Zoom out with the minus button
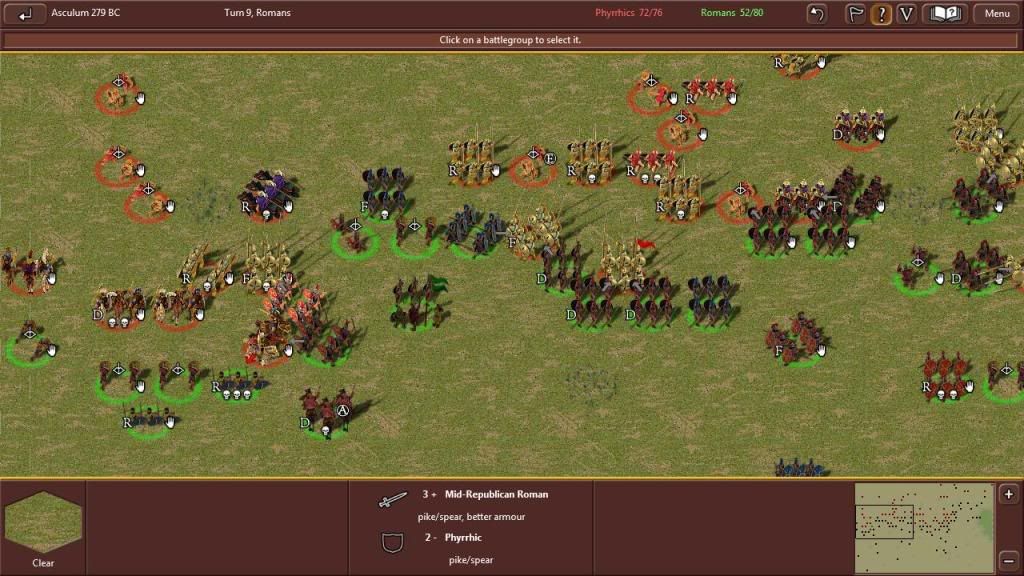Screen dimensions: 1024x576 pyautogui.click(x=1009, y=560)
